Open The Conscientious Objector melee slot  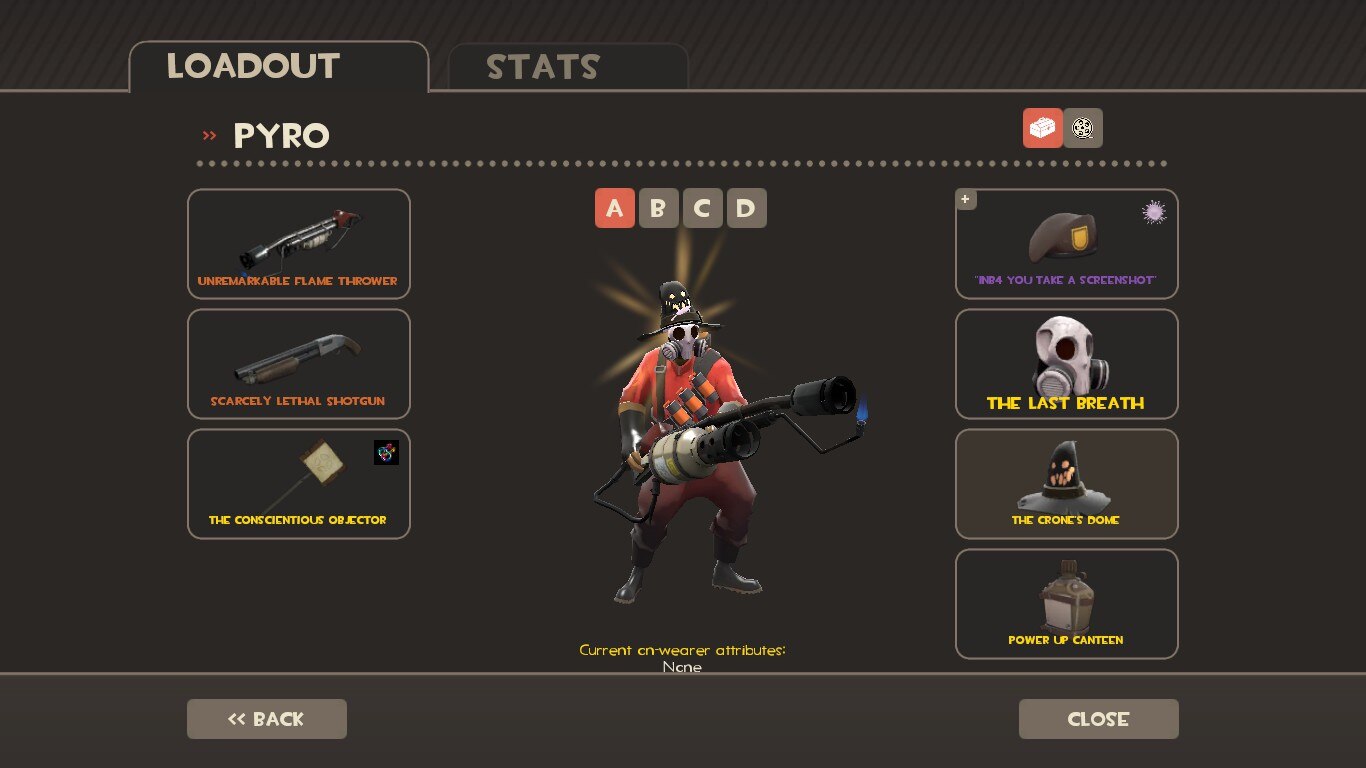click(298, 483)
